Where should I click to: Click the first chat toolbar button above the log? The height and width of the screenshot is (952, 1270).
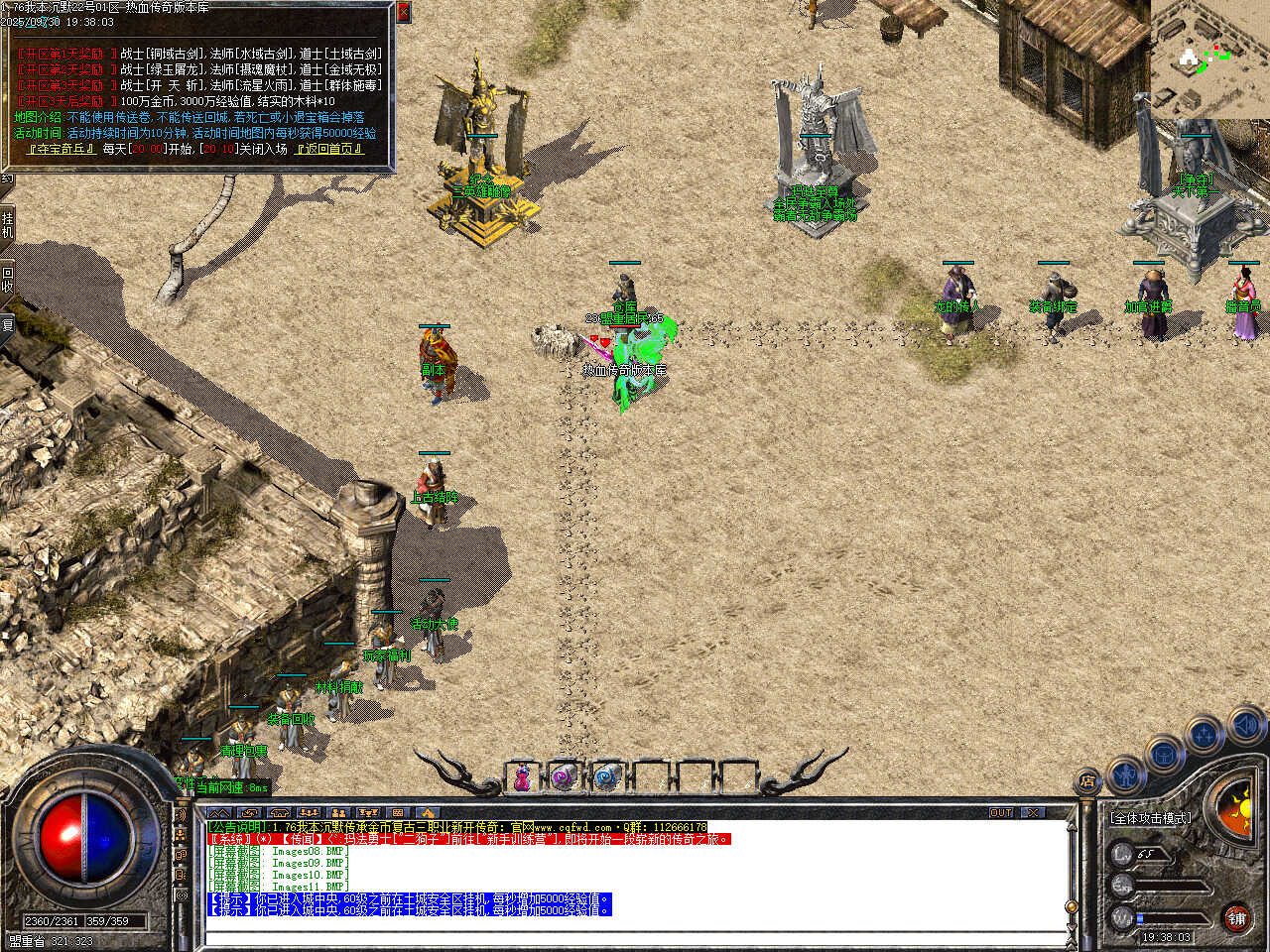[x=218, y=812]
